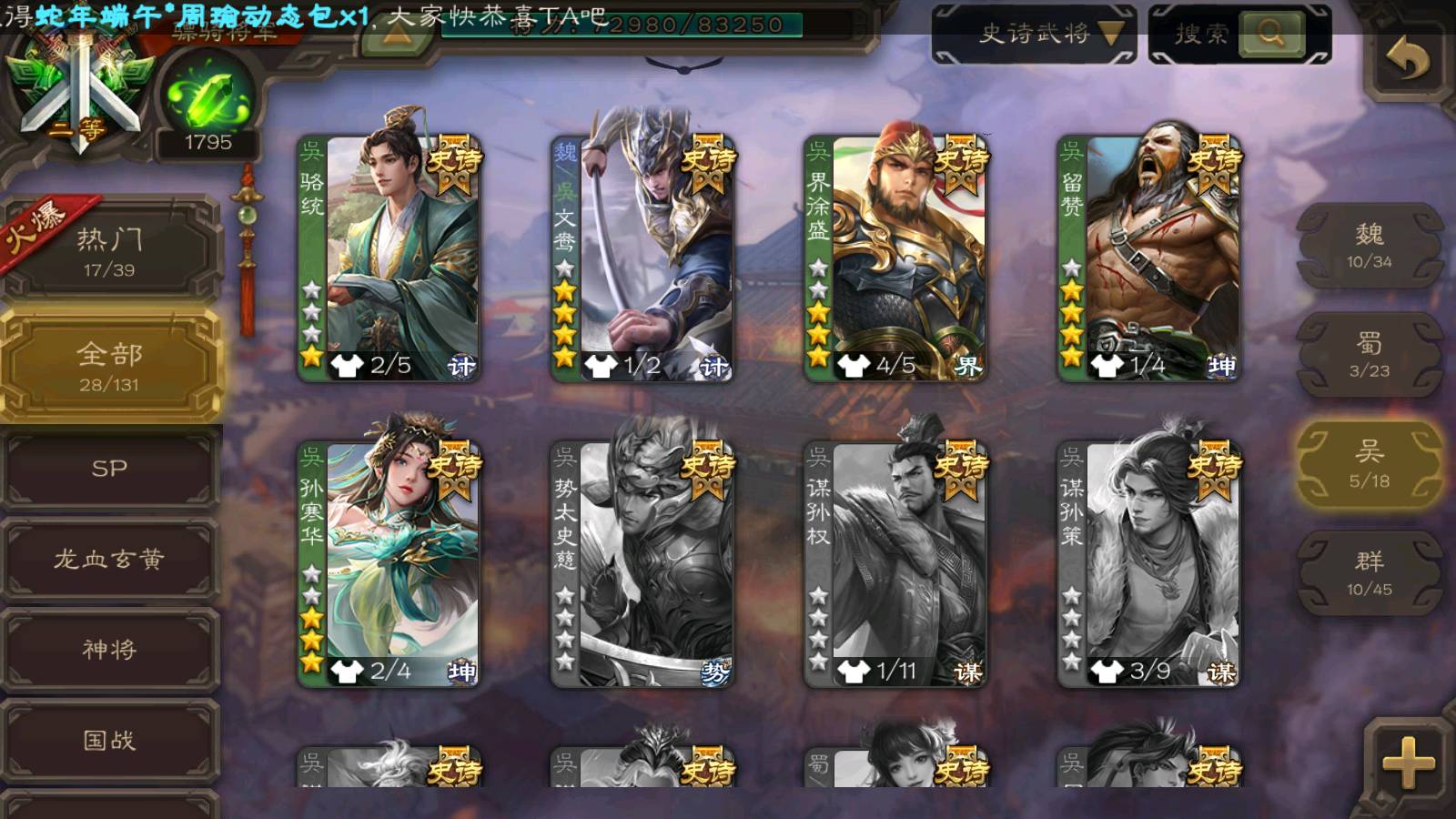Open the 谋孙权 general card
Viewport: 1456px width, 819px height.
point(895,564)
